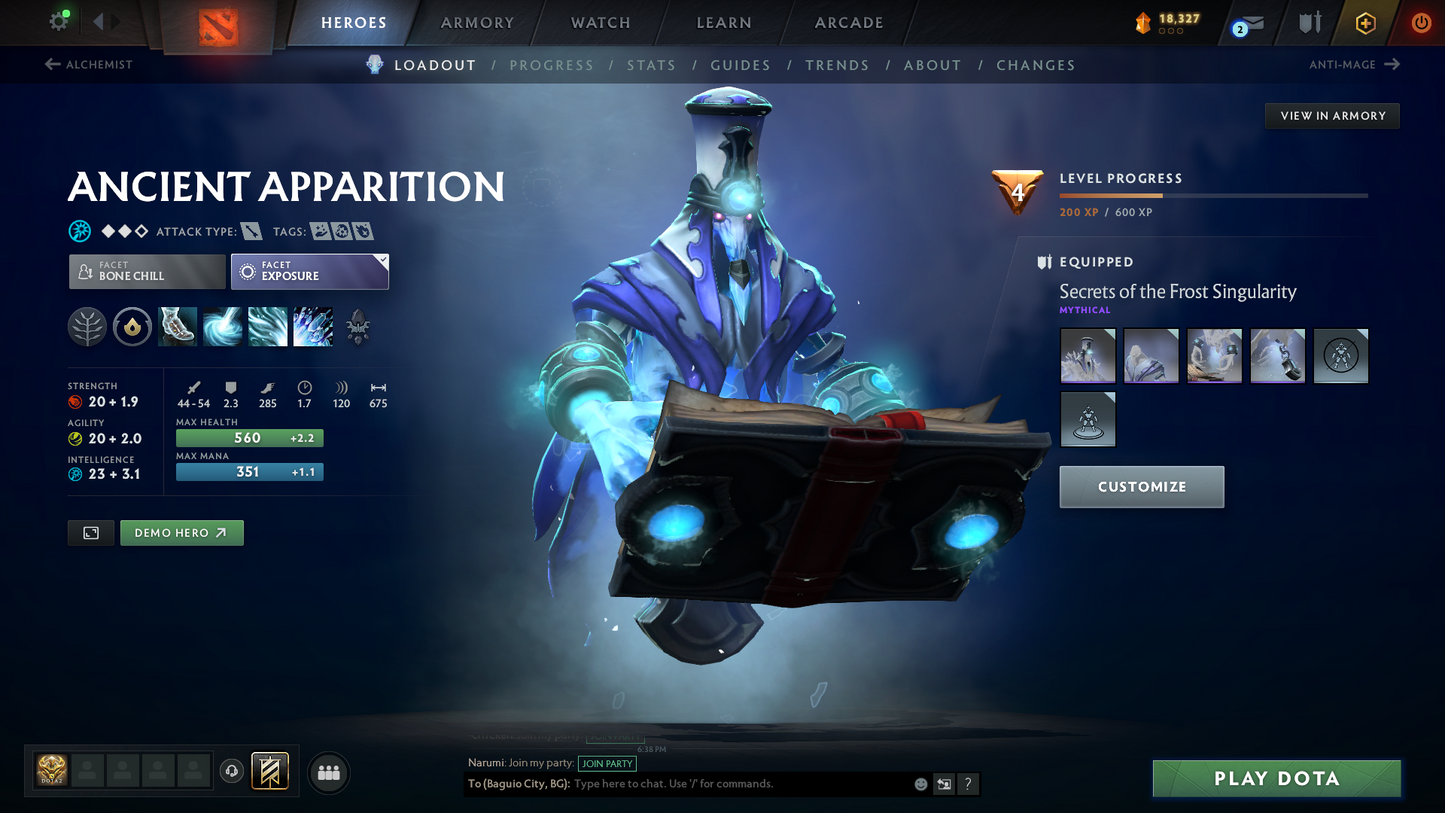Select the Bone Chill facet
Viewport: 1445px width, 813px height.
(x=147, y=271)
